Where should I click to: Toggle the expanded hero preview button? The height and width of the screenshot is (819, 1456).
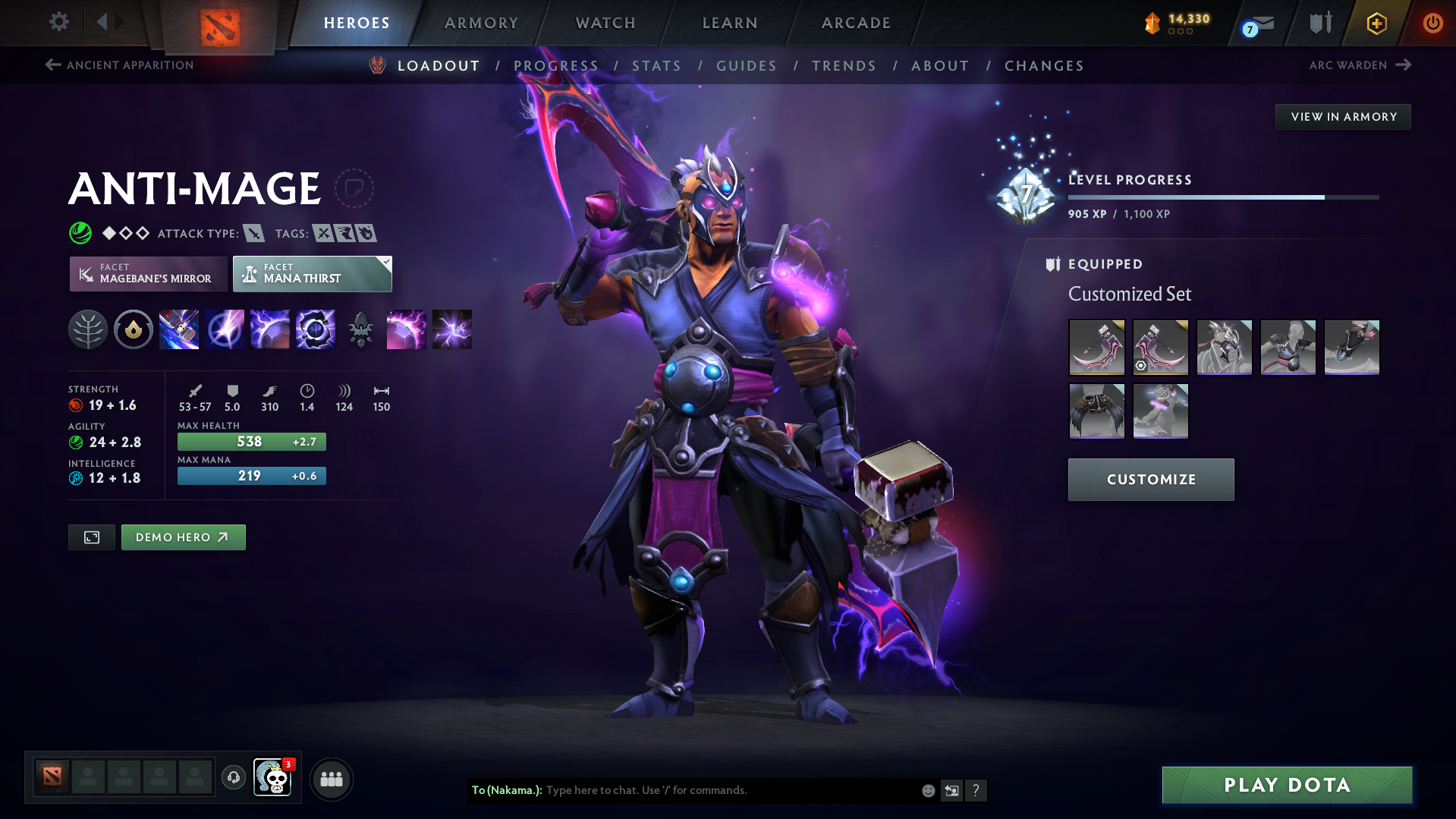coord(91,537)
